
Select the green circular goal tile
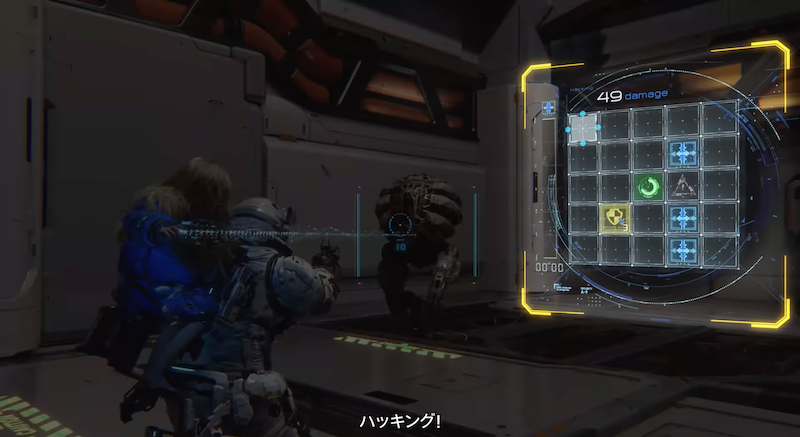click(648, 186)
